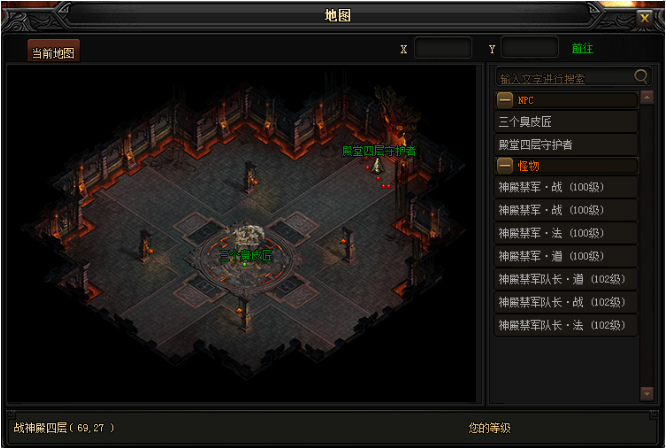Select the 当前地图 tab
Viewport: 666px width, 448px height.
point(53,51)
